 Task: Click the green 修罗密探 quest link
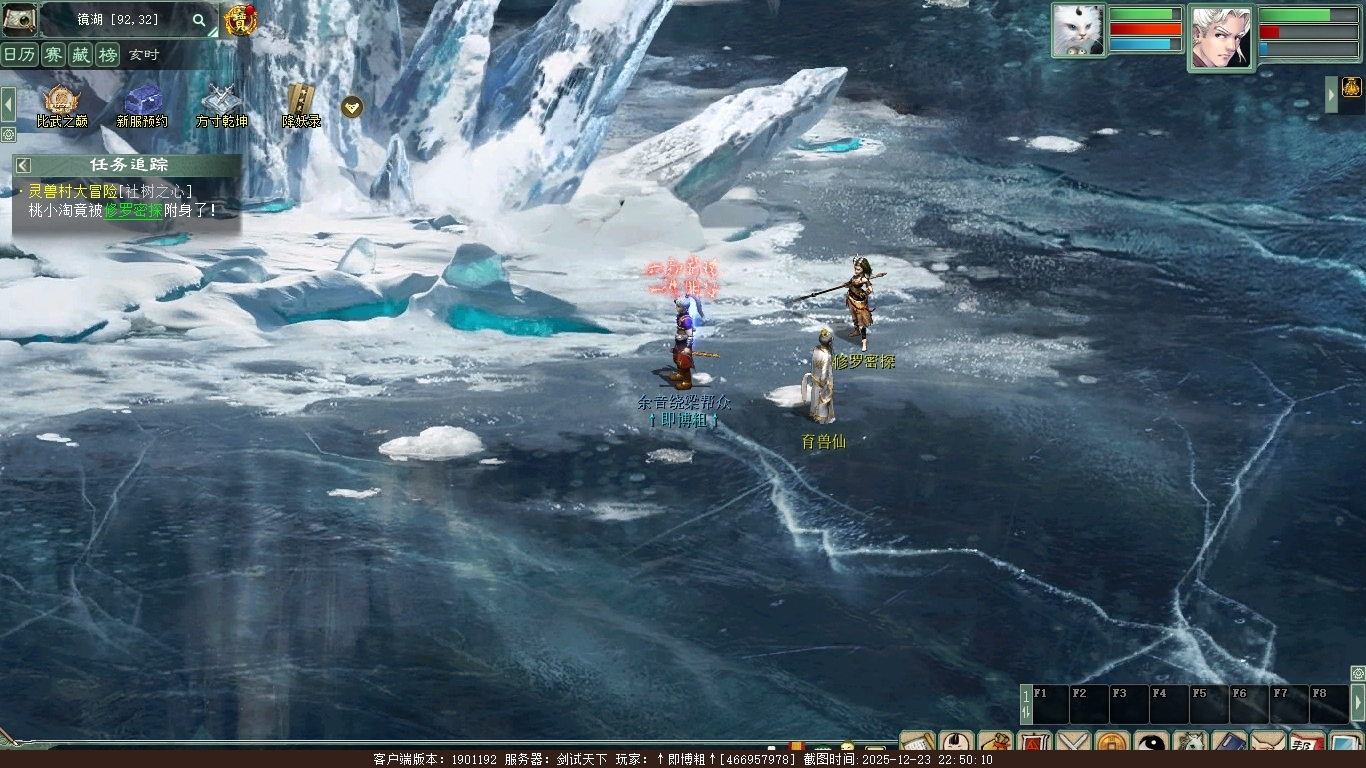coord(133,211)
